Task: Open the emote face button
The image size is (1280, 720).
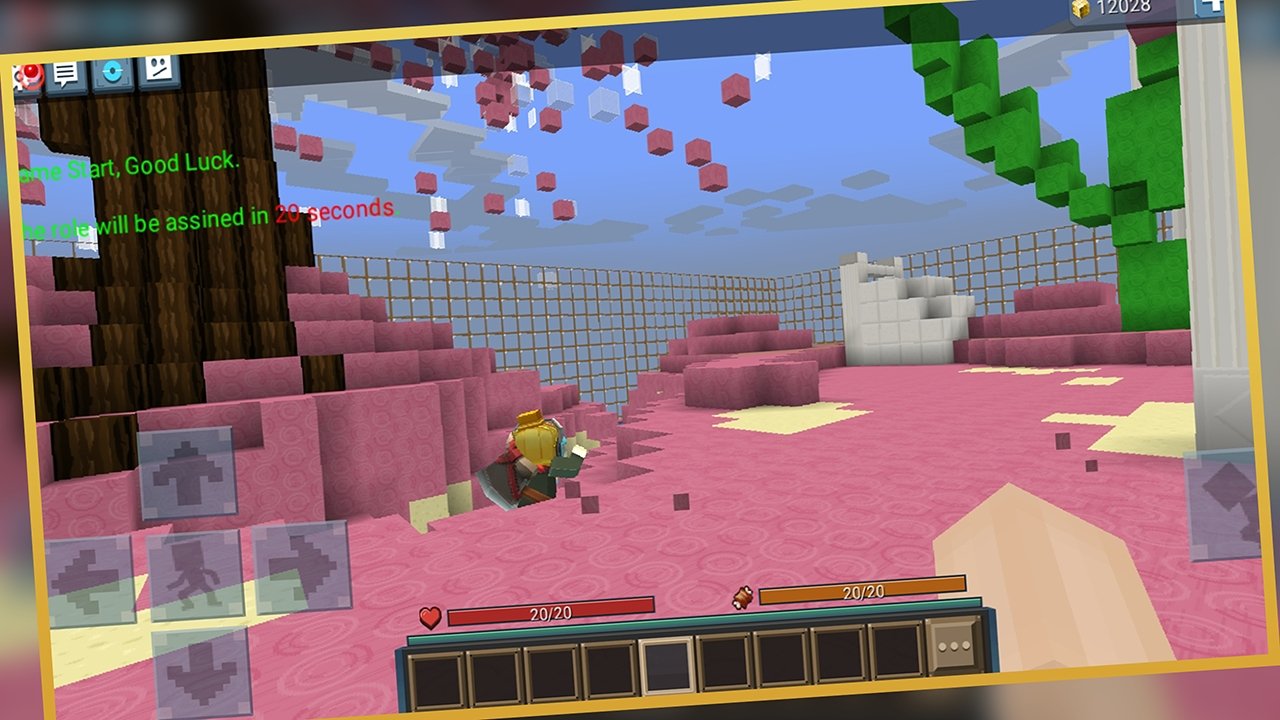Action: click(158, 69)
